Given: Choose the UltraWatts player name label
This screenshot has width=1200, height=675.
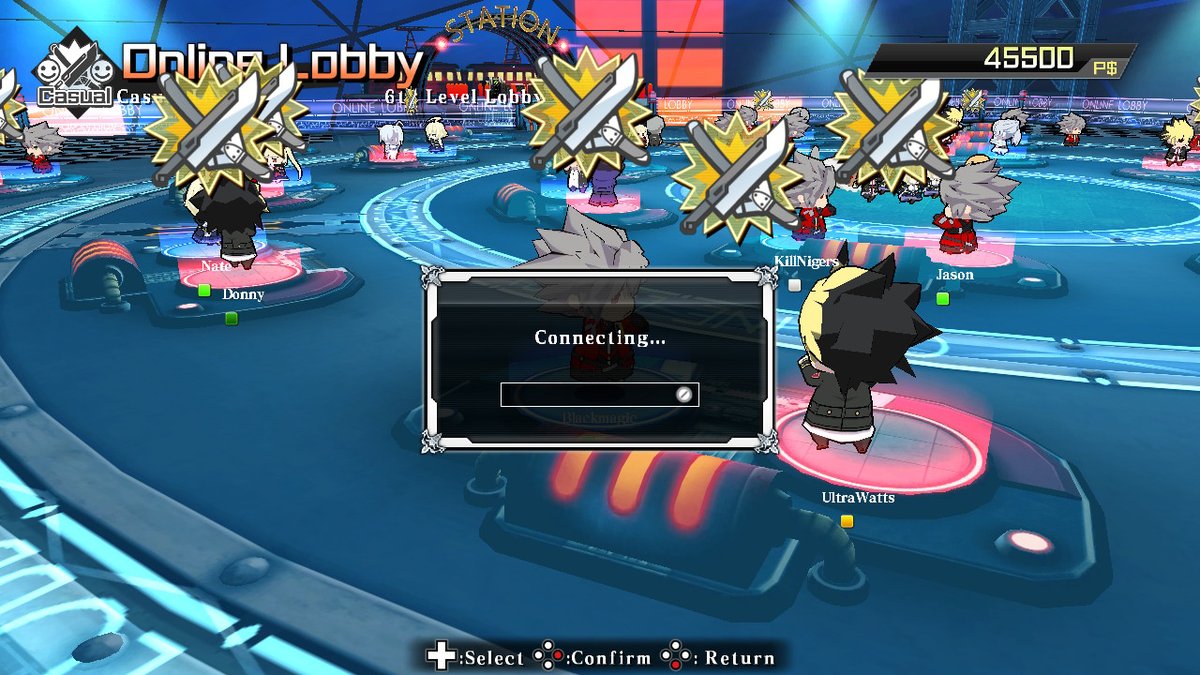Looking at the screenshot, I should tap(858, 497).
